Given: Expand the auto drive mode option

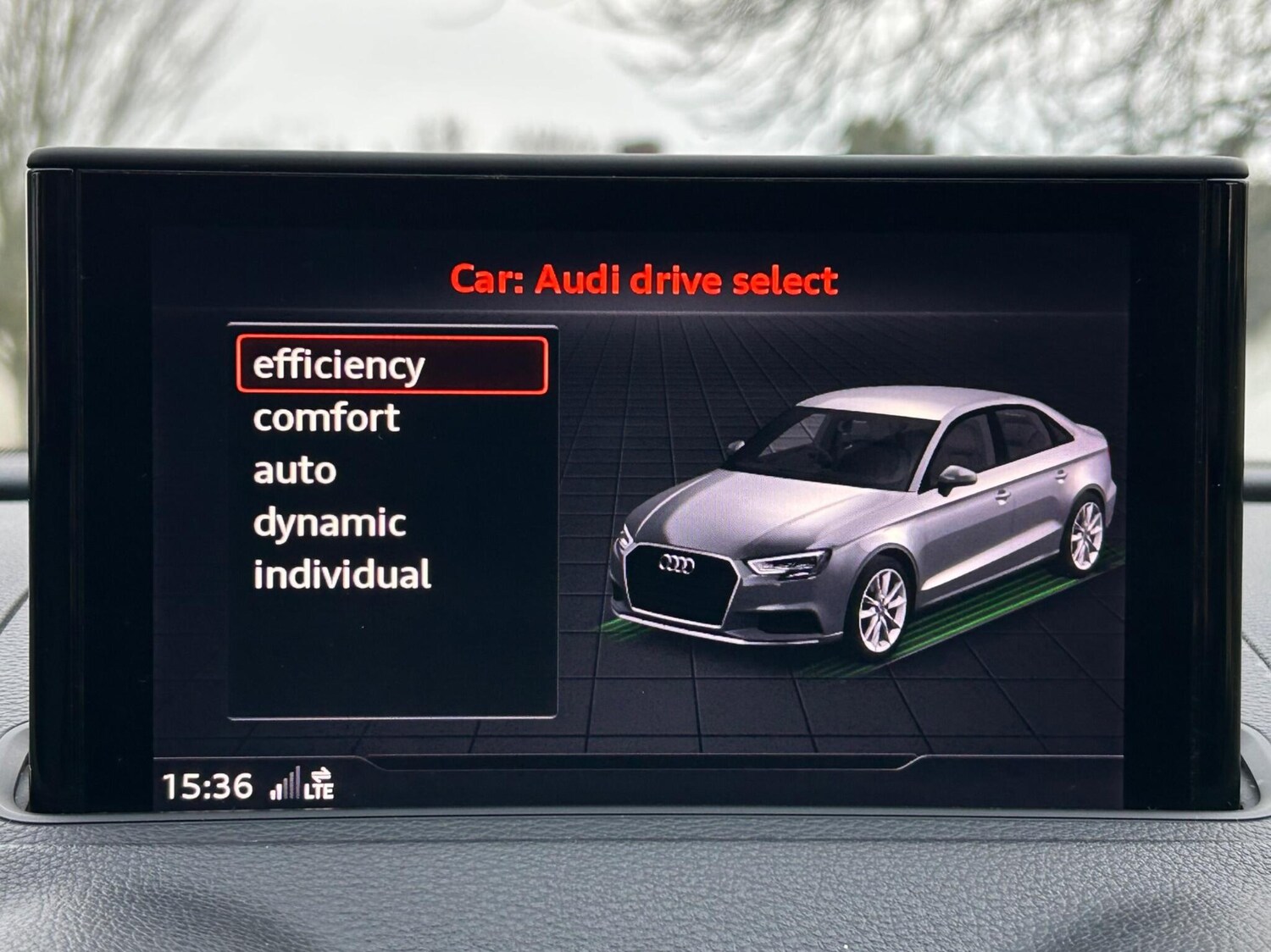Looking at the screenshot, I should pos(292,469).
